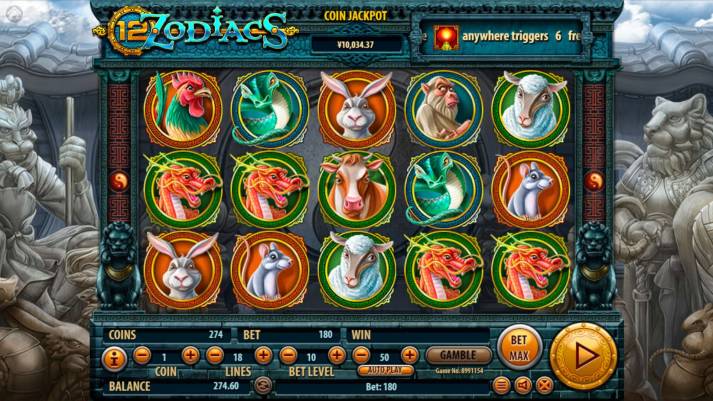Reduce the number of lines
The image size is (713, 401).
tap(214, 355)
